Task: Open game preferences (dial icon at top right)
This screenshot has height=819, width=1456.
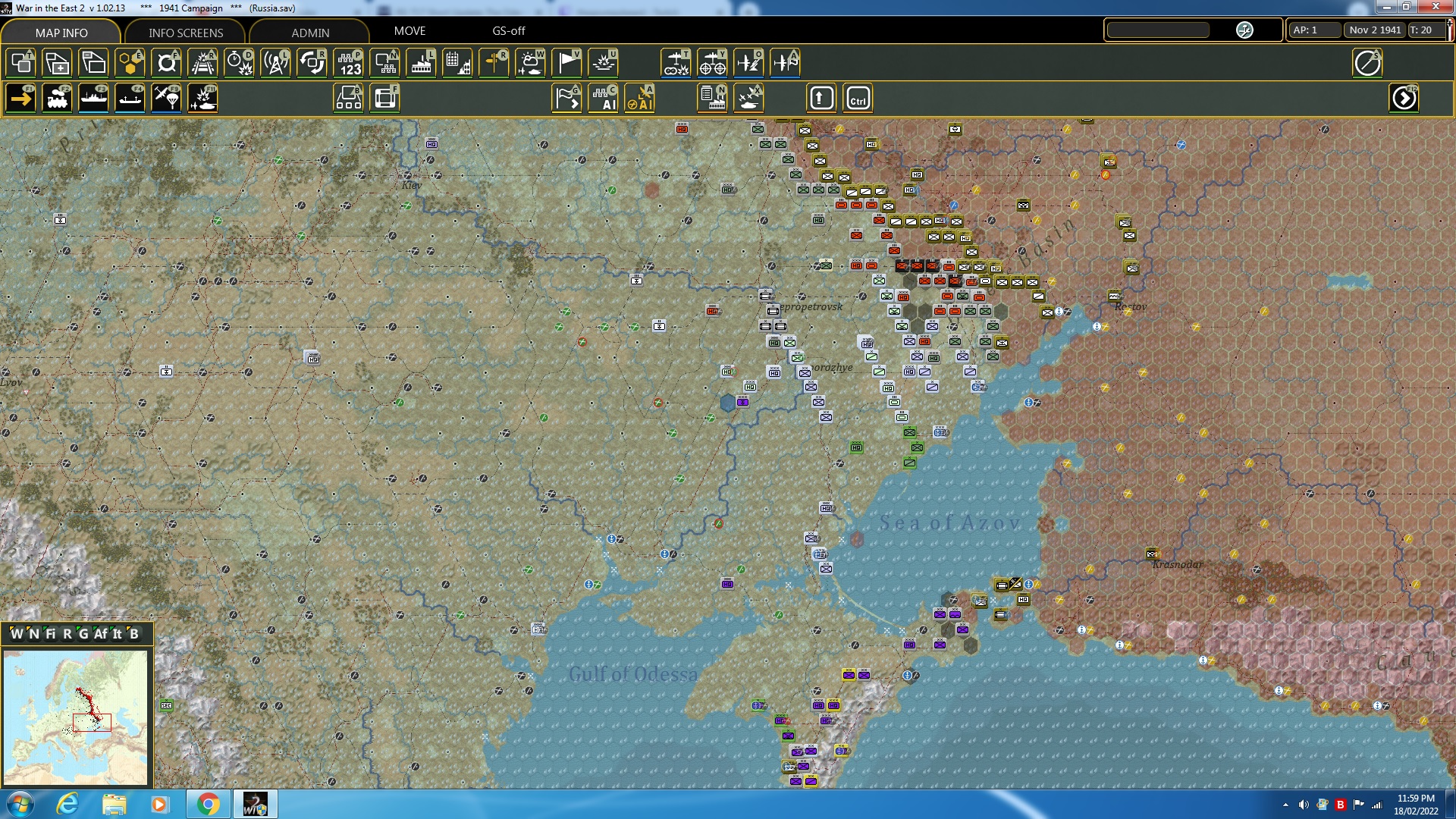Action: [1369, 63]
